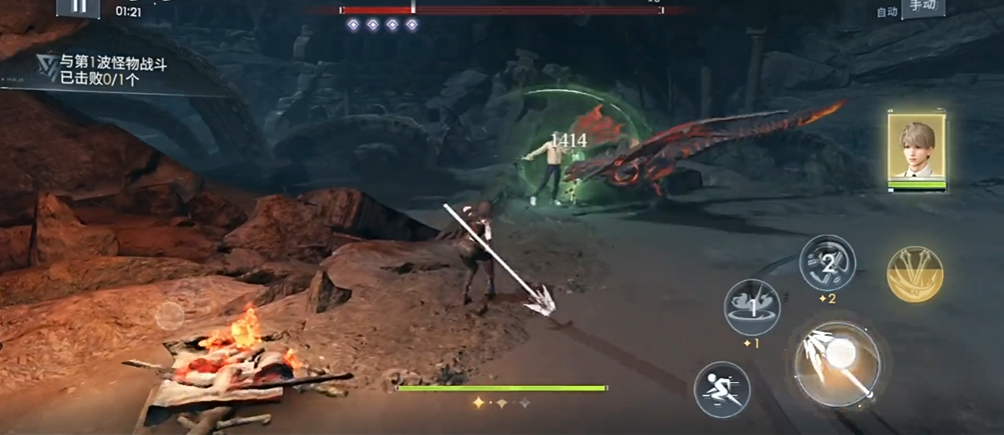Hit the main spear attack button

click(836, 364)
